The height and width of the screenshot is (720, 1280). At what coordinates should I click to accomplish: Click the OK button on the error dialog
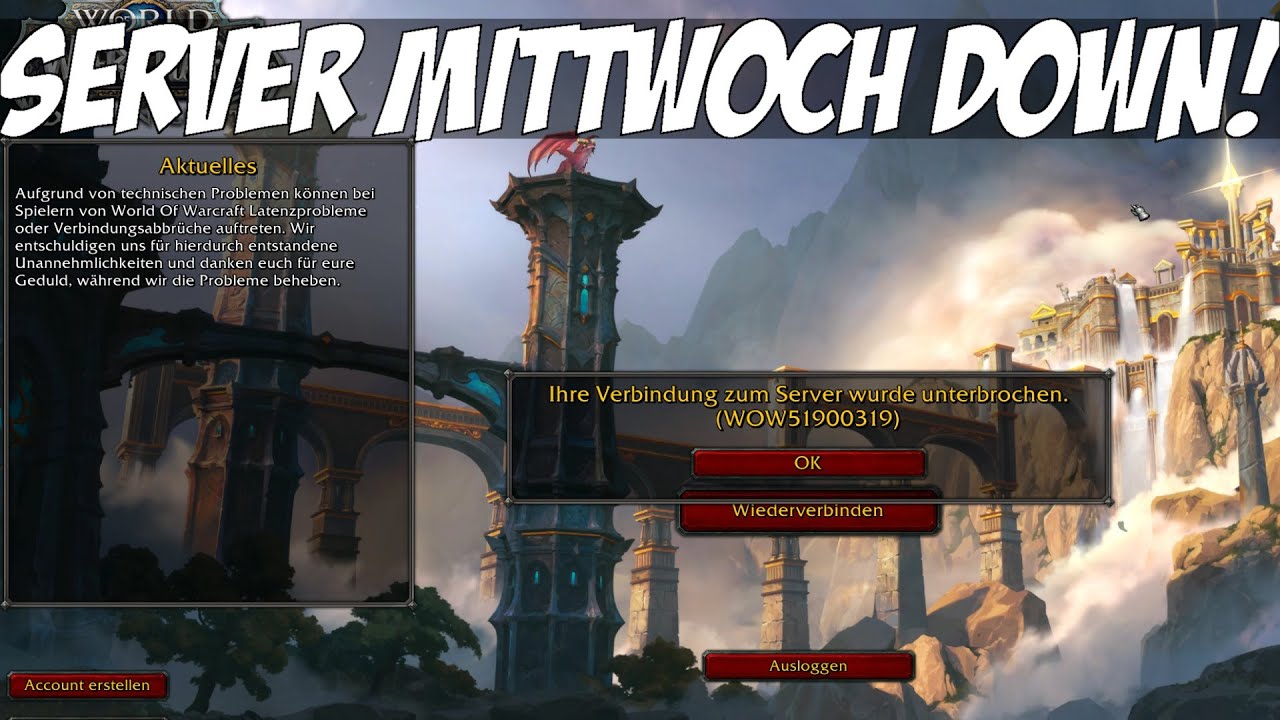coord(807,463)
